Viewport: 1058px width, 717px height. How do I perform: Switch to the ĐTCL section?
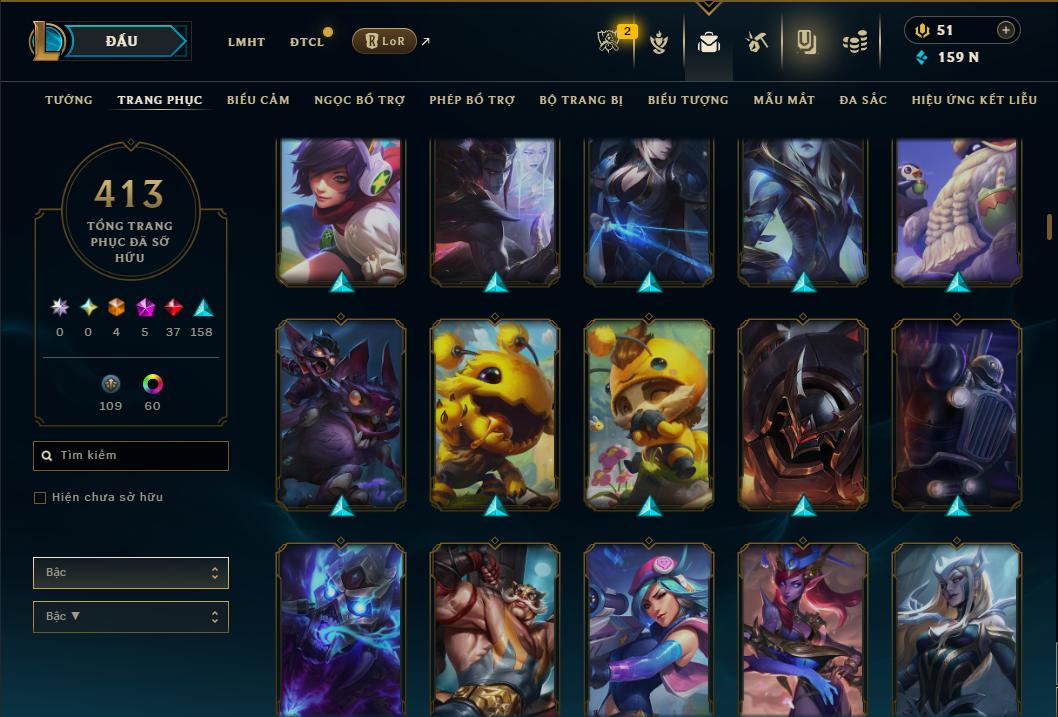tap(307, 42)
